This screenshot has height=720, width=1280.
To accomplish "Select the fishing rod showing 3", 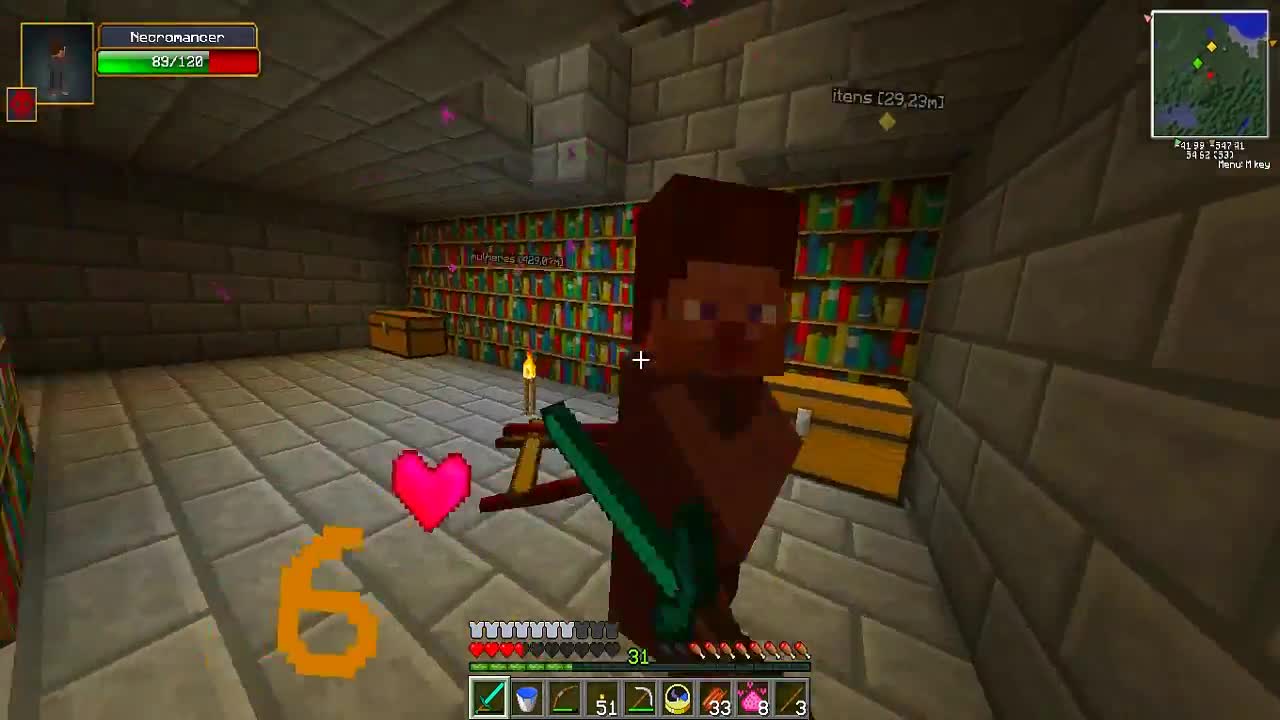I will tap(793, 698).
